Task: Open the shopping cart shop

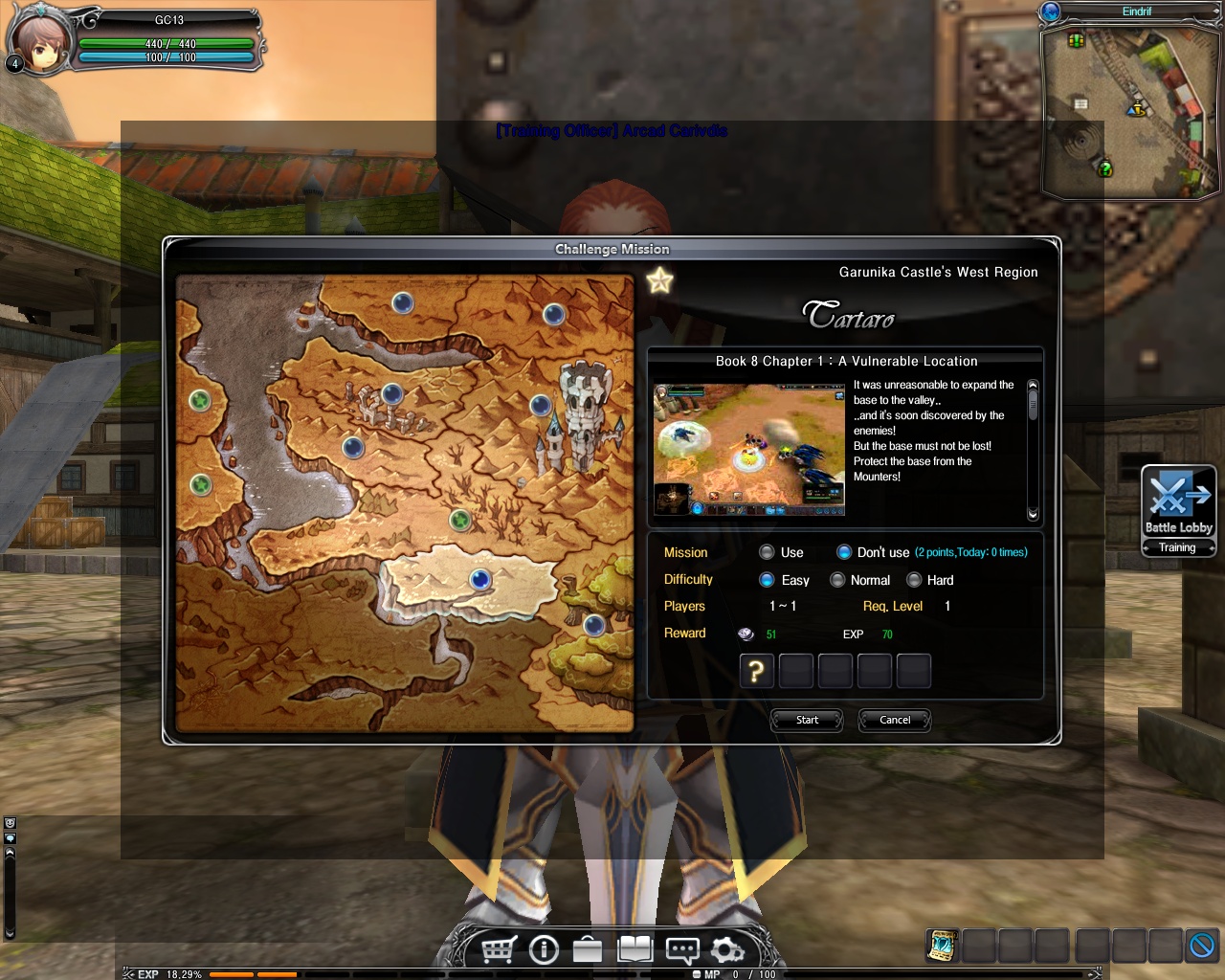Action: (x=499, y=949)
